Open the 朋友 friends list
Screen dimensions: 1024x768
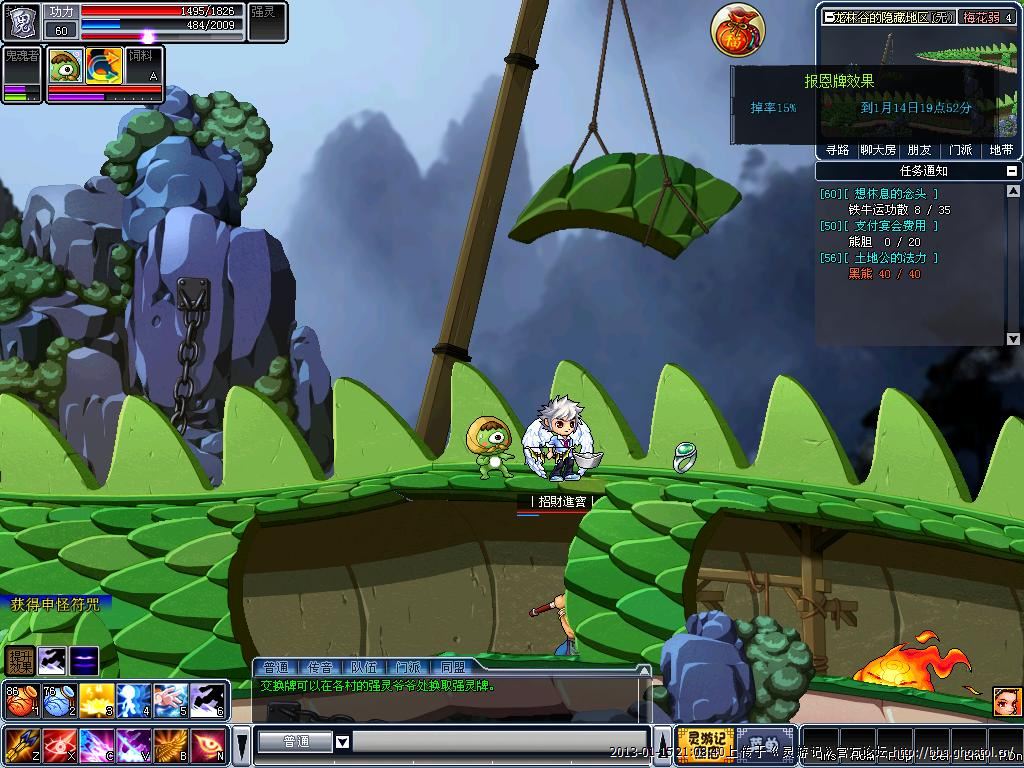tap(918, 150)
